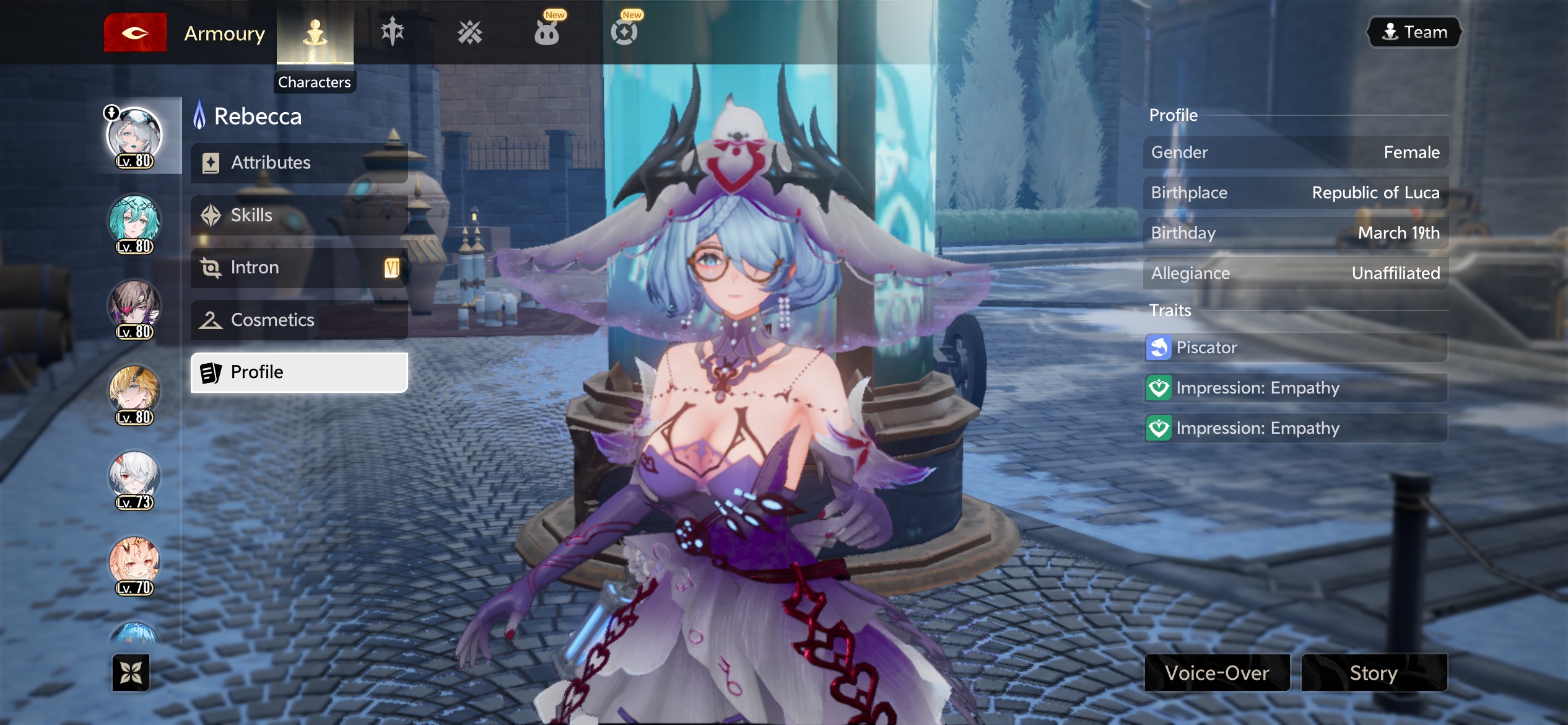This screenshot has height=725, width=1568.
Task: Show the Intron page
Action: [299, 268]
